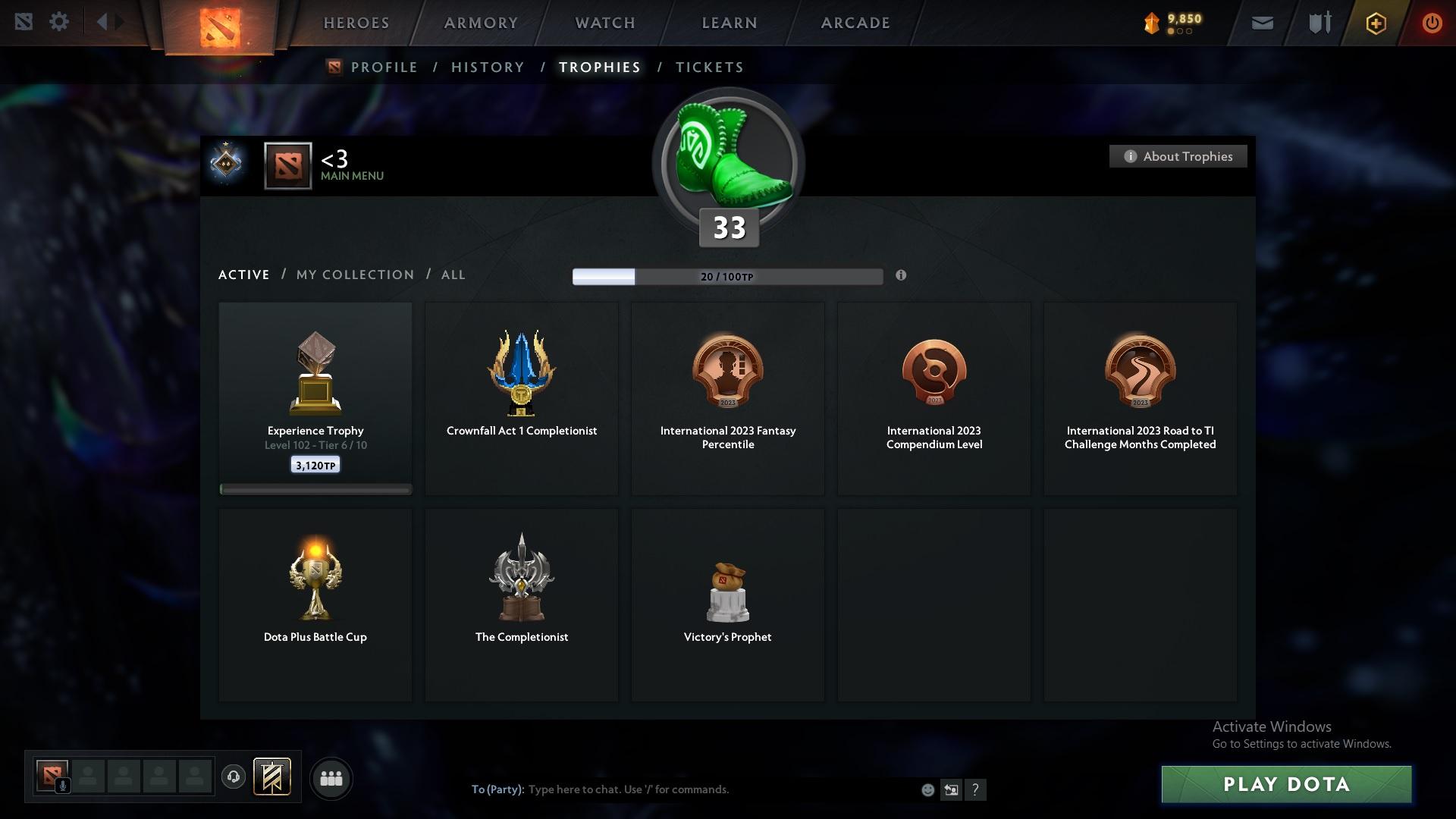
Task: Open the friends list icon
Action: point(331,778)
